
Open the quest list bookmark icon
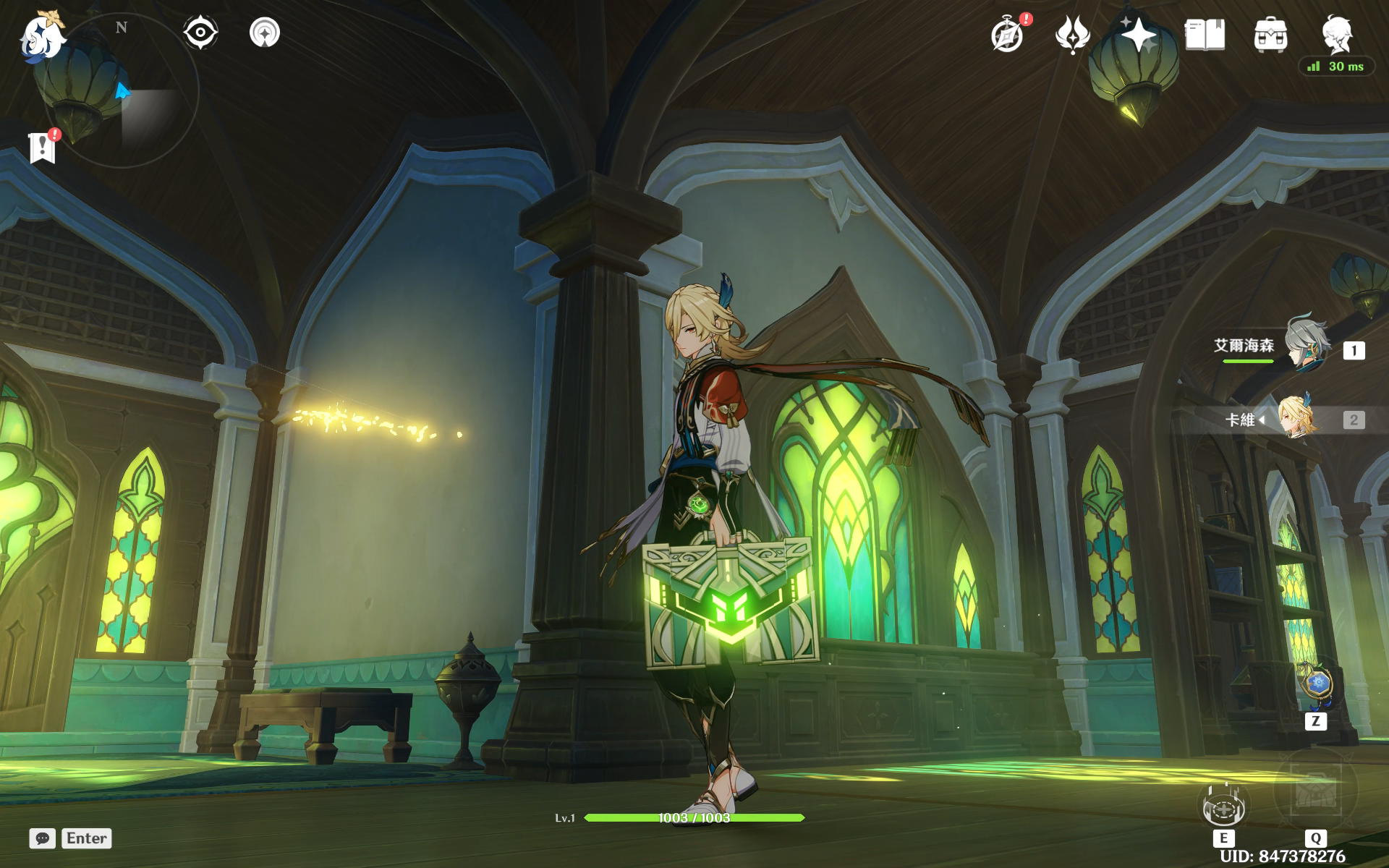pos(43,147)
